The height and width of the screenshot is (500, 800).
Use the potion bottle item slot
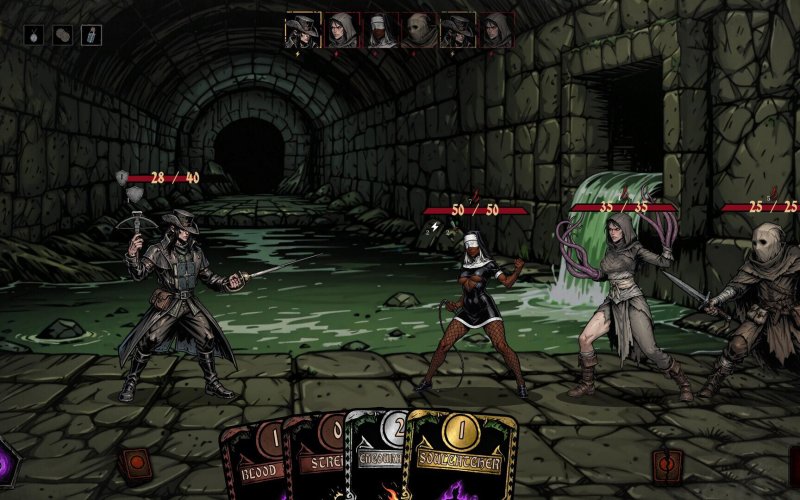[91, 35]
